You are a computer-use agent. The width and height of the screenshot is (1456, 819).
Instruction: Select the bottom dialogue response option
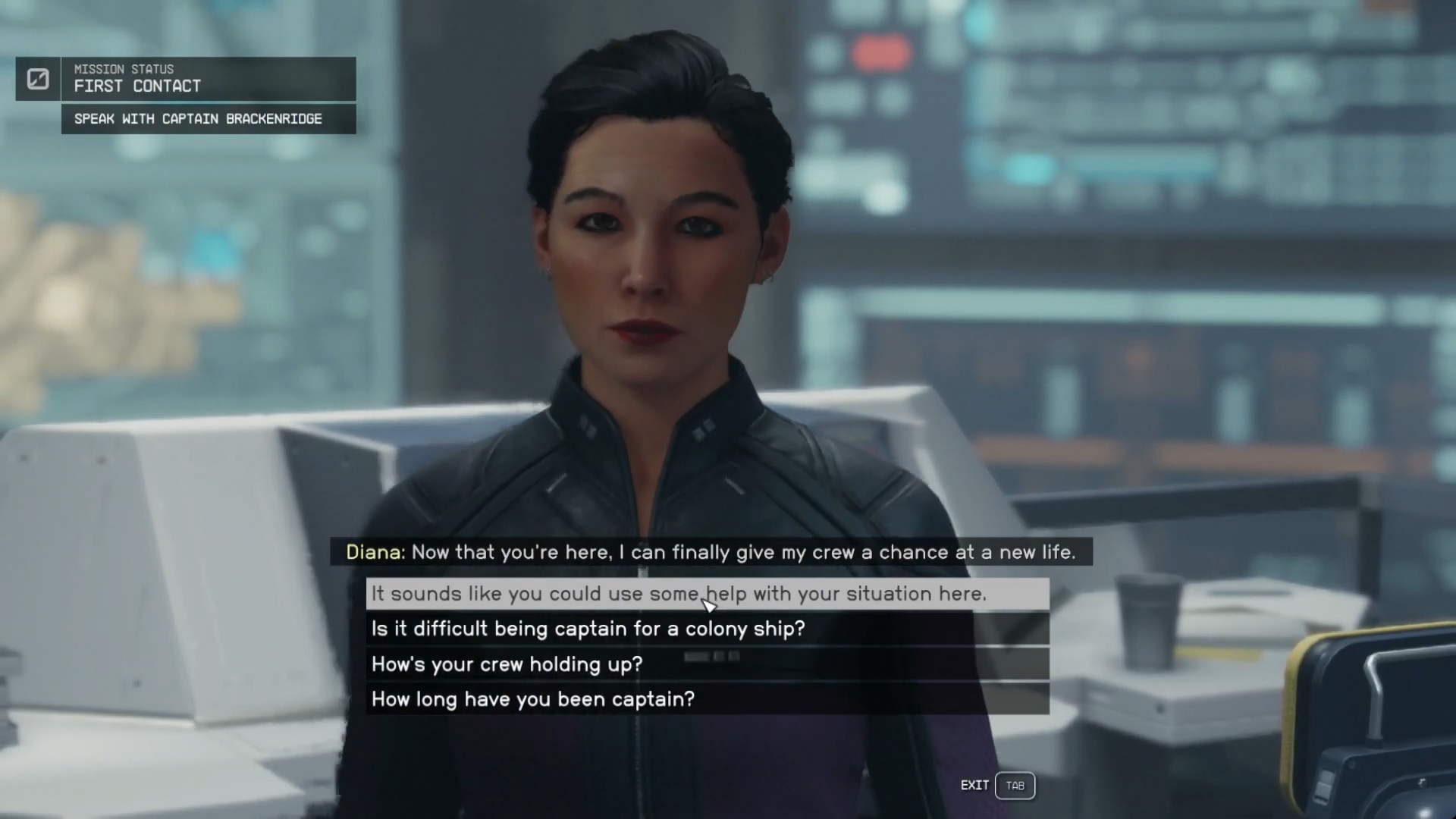point(532,699)
